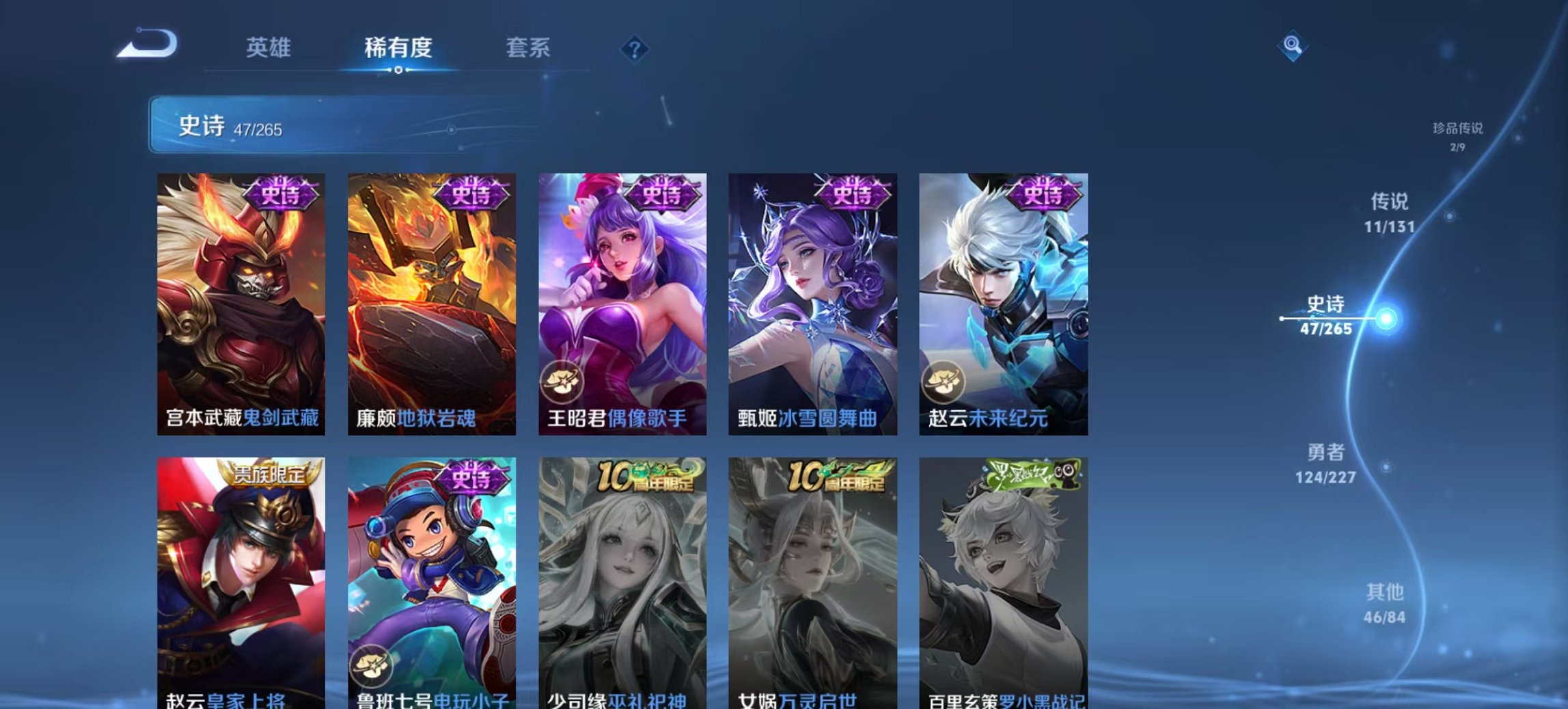Click the gift icon on 赵云未来纪元 card
Screen dimensions: 1568x709
coord(944,383)
